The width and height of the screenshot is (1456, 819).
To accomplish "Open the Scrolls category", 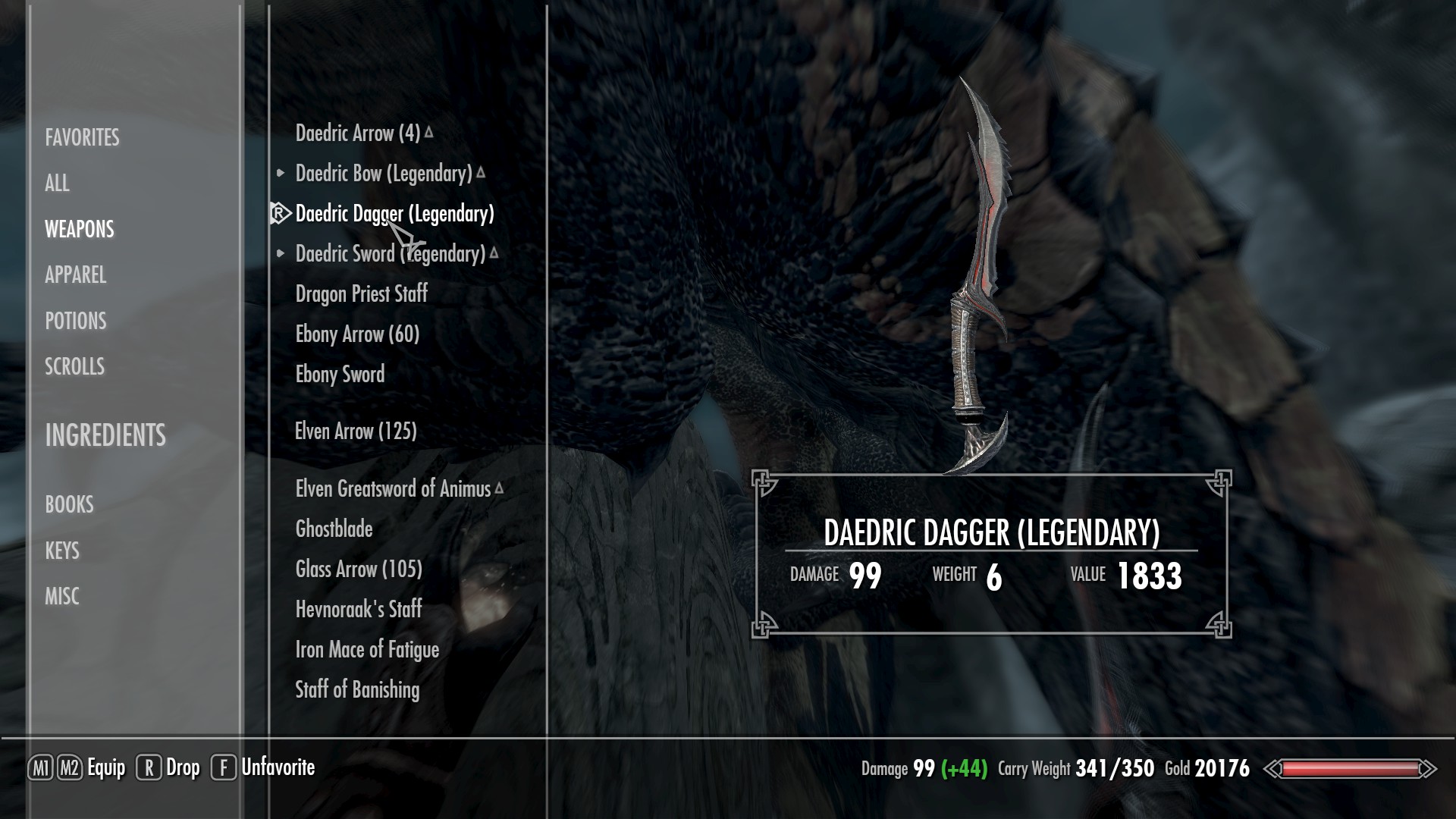I will click(74, 366).
